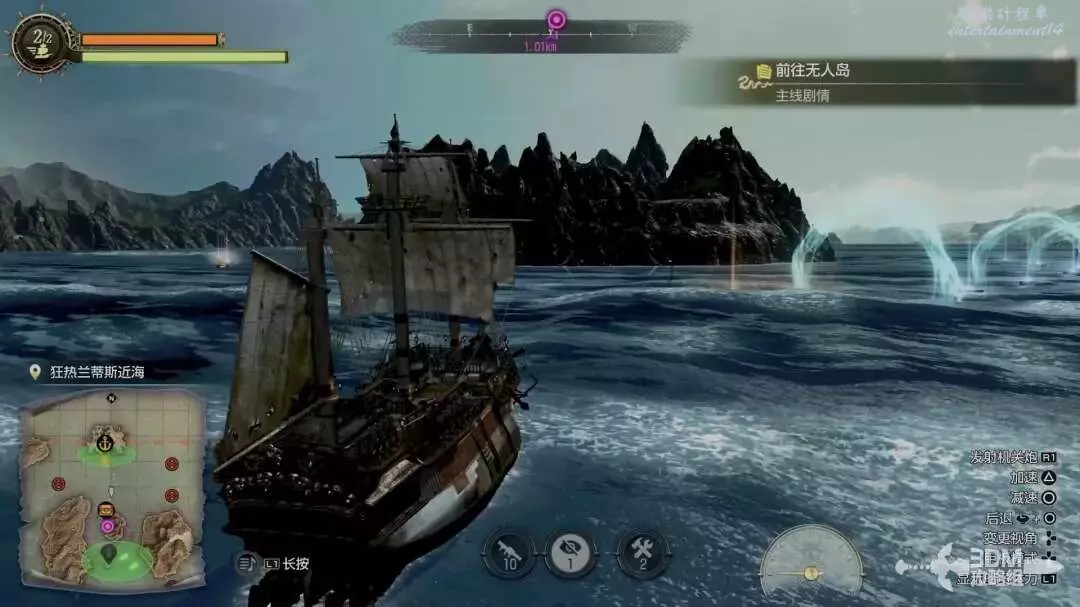Click the music playlist icon
Screen dimensions: 1080x607
pos(248,563)
